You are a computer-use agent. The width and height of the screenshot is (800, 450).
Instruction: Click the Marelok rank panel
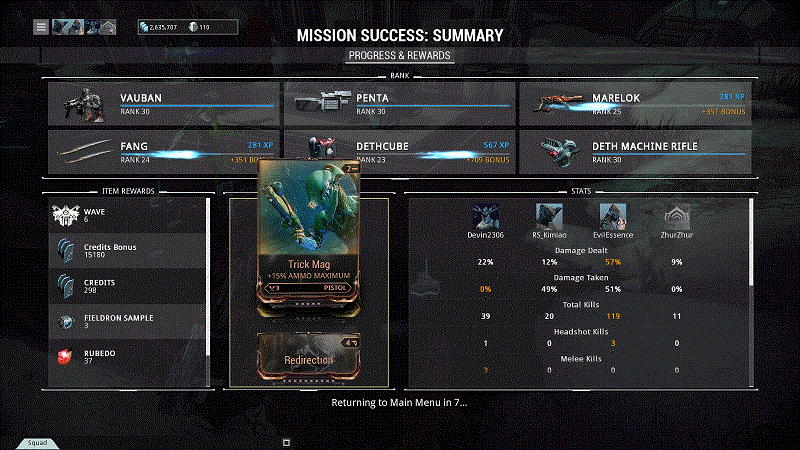click(635, 103)
